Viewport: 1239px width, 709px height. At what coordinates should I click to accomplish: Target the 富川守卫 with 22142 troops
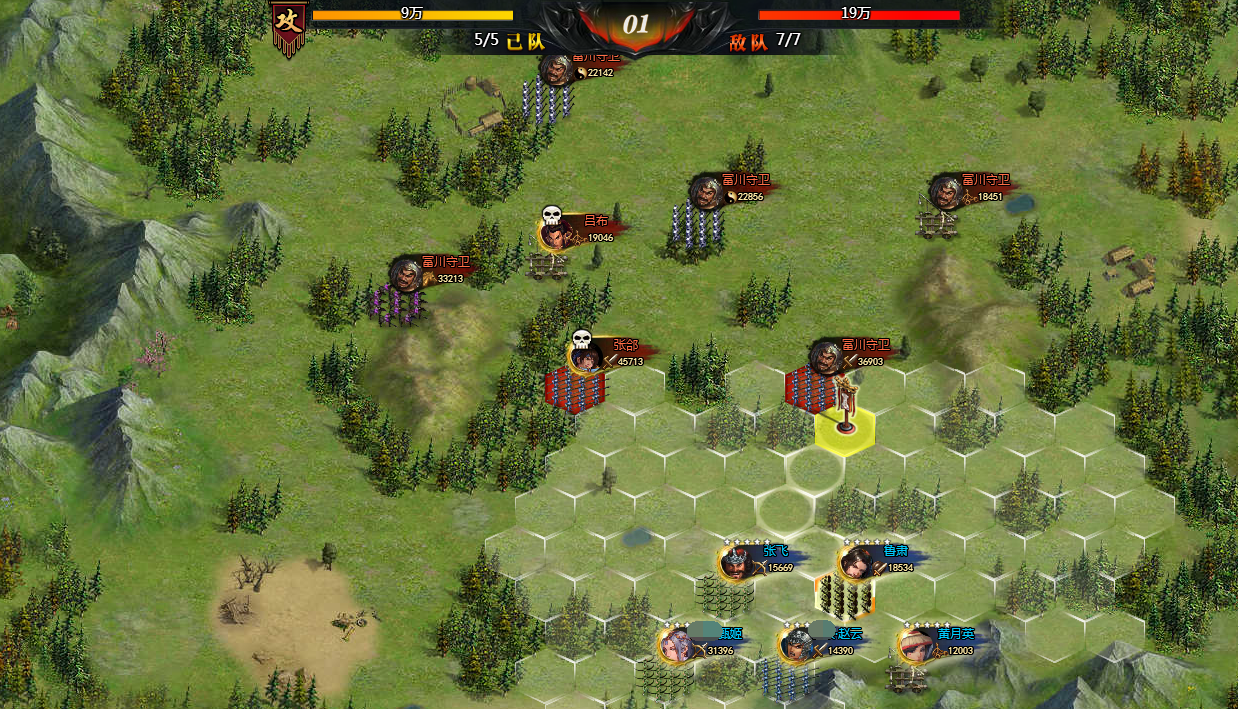546,100
